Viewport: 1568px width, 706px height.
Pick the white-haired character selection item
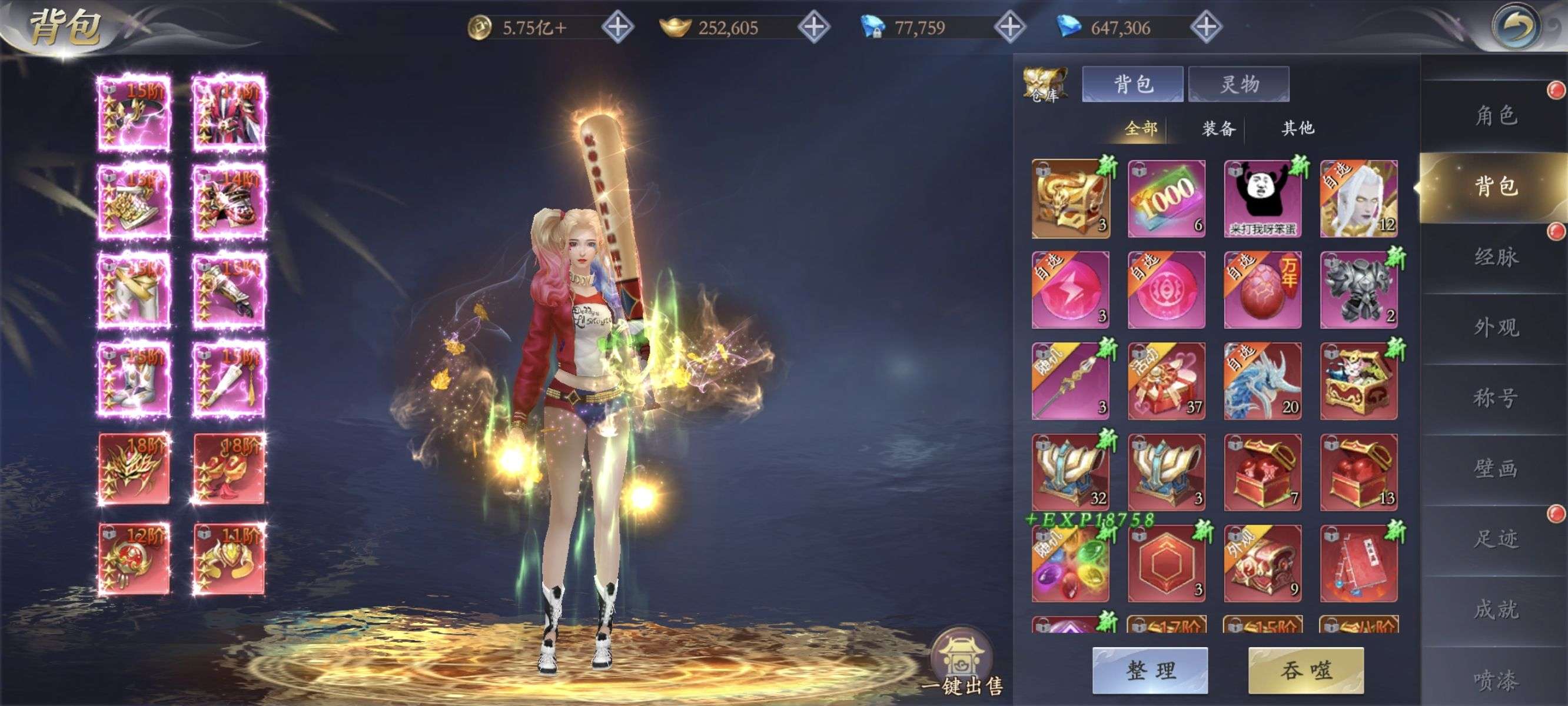[x=1358, y=199]
